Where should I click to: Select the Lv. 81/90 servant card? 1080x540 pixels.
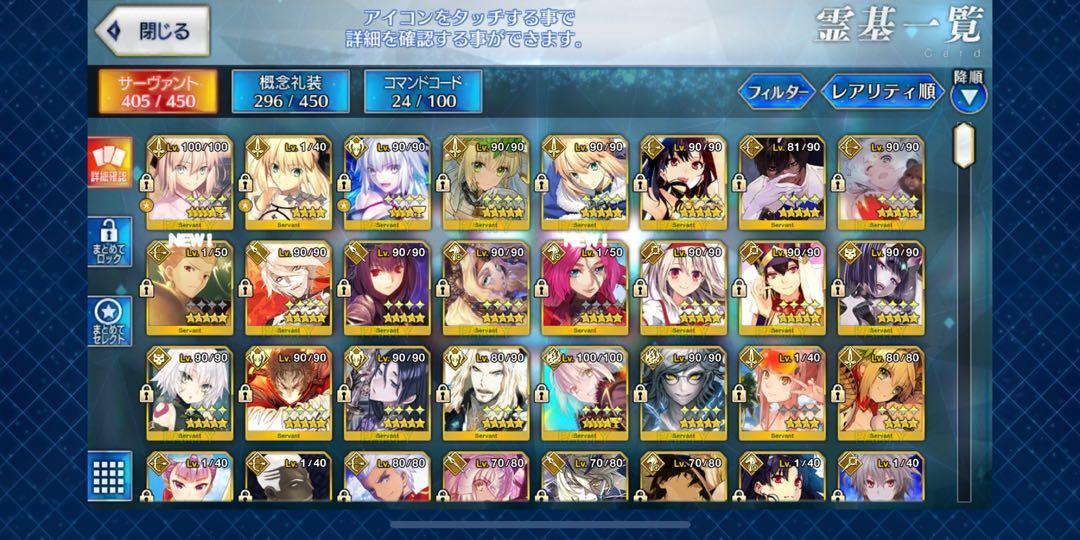pos(783,179)
